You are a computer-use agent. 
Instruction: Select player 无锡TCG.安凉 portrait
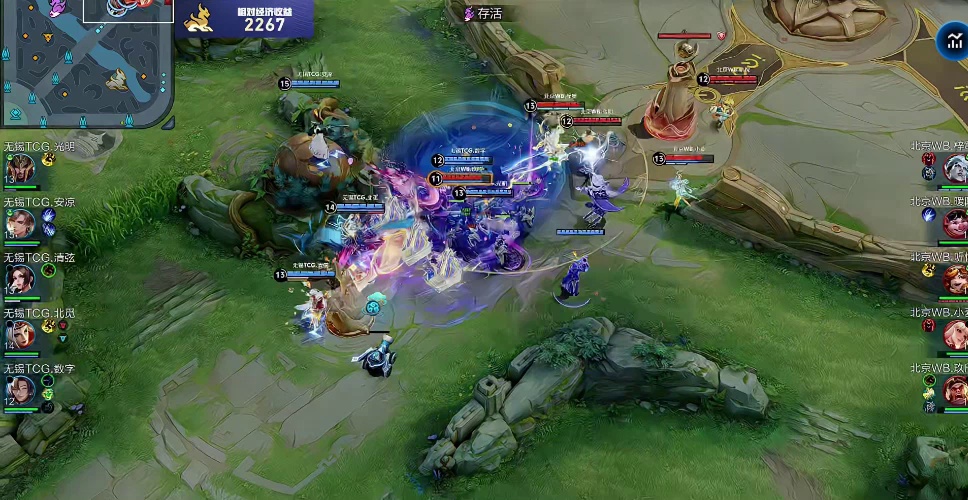coord(19,225)
